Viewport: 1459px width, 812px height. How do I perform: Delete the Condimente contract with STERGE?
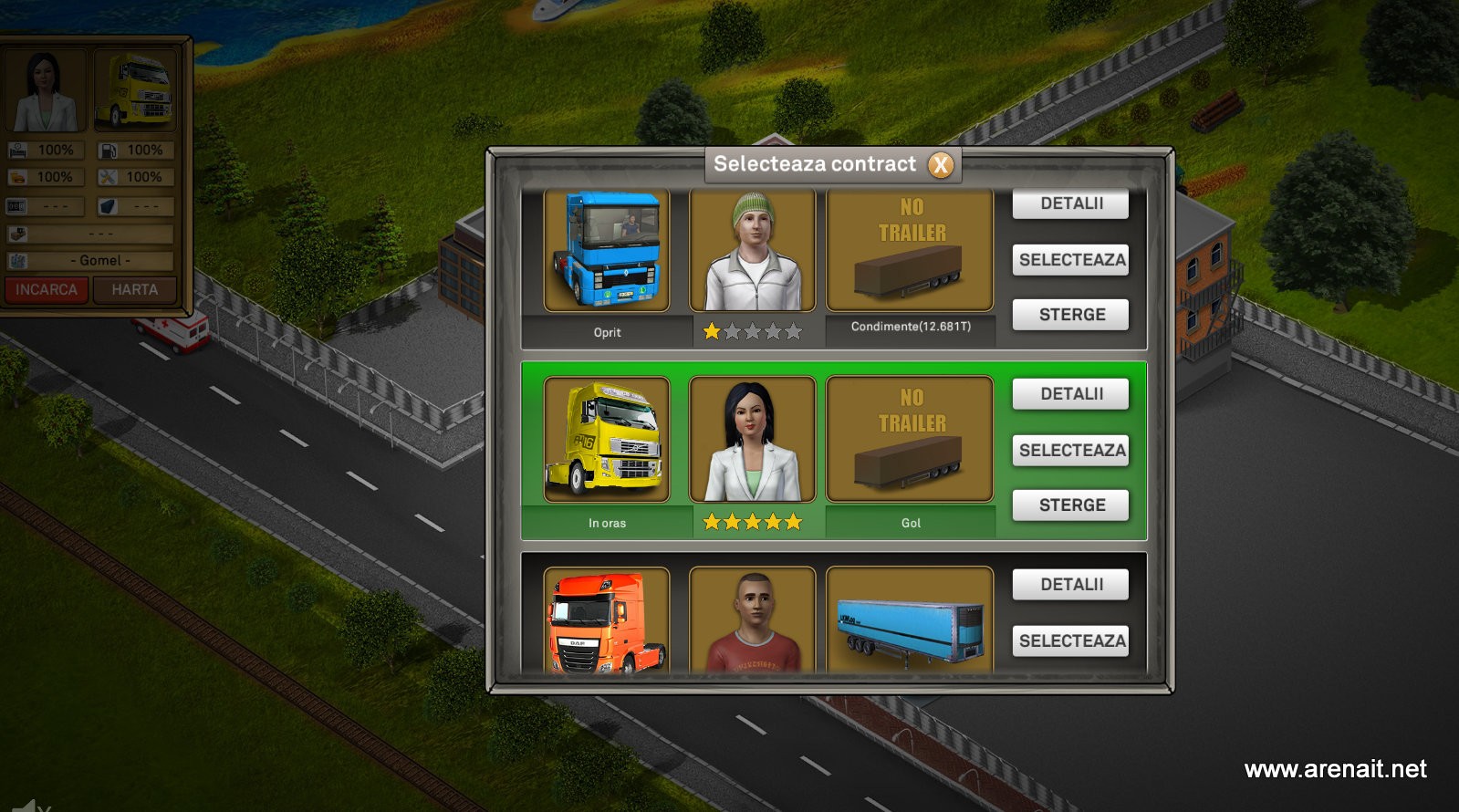[1070, 315]
